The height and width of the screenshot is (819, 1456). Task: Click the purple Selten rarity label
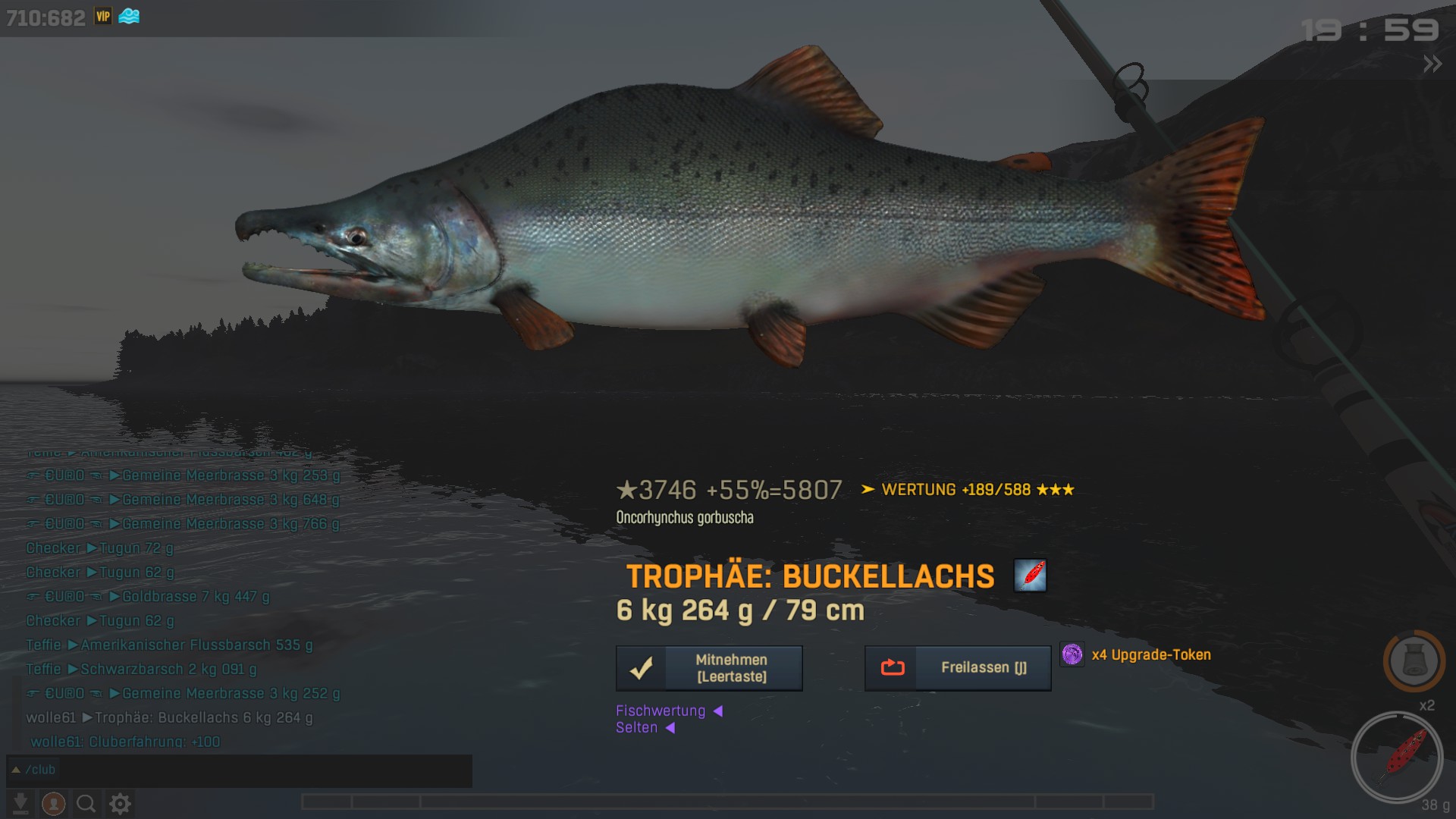637,728
